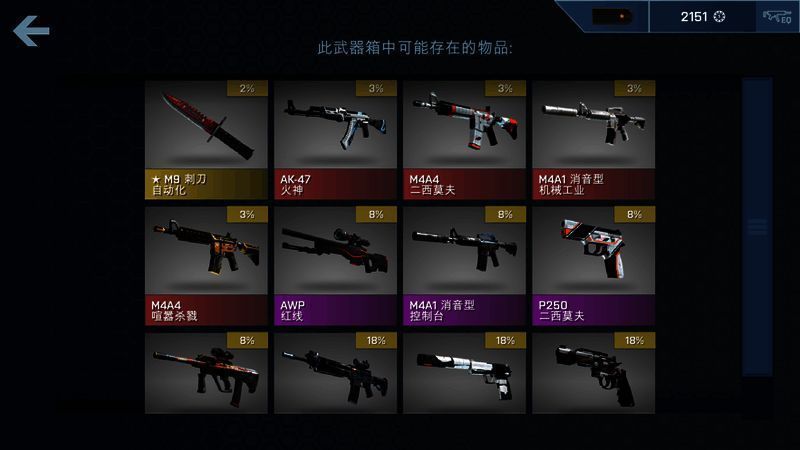
Task: Select the M9 刺刀 自动化 knife tile
Action: click(x=206, y=139)
